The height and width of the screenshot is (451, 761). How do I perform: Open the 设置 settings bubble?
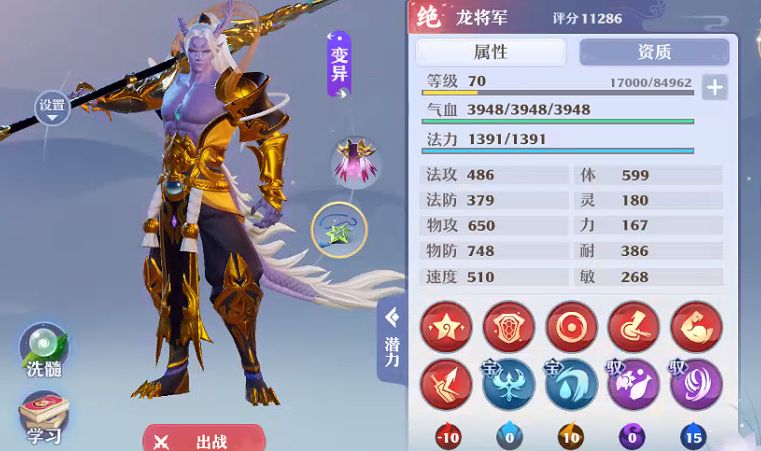coord(52,105)
